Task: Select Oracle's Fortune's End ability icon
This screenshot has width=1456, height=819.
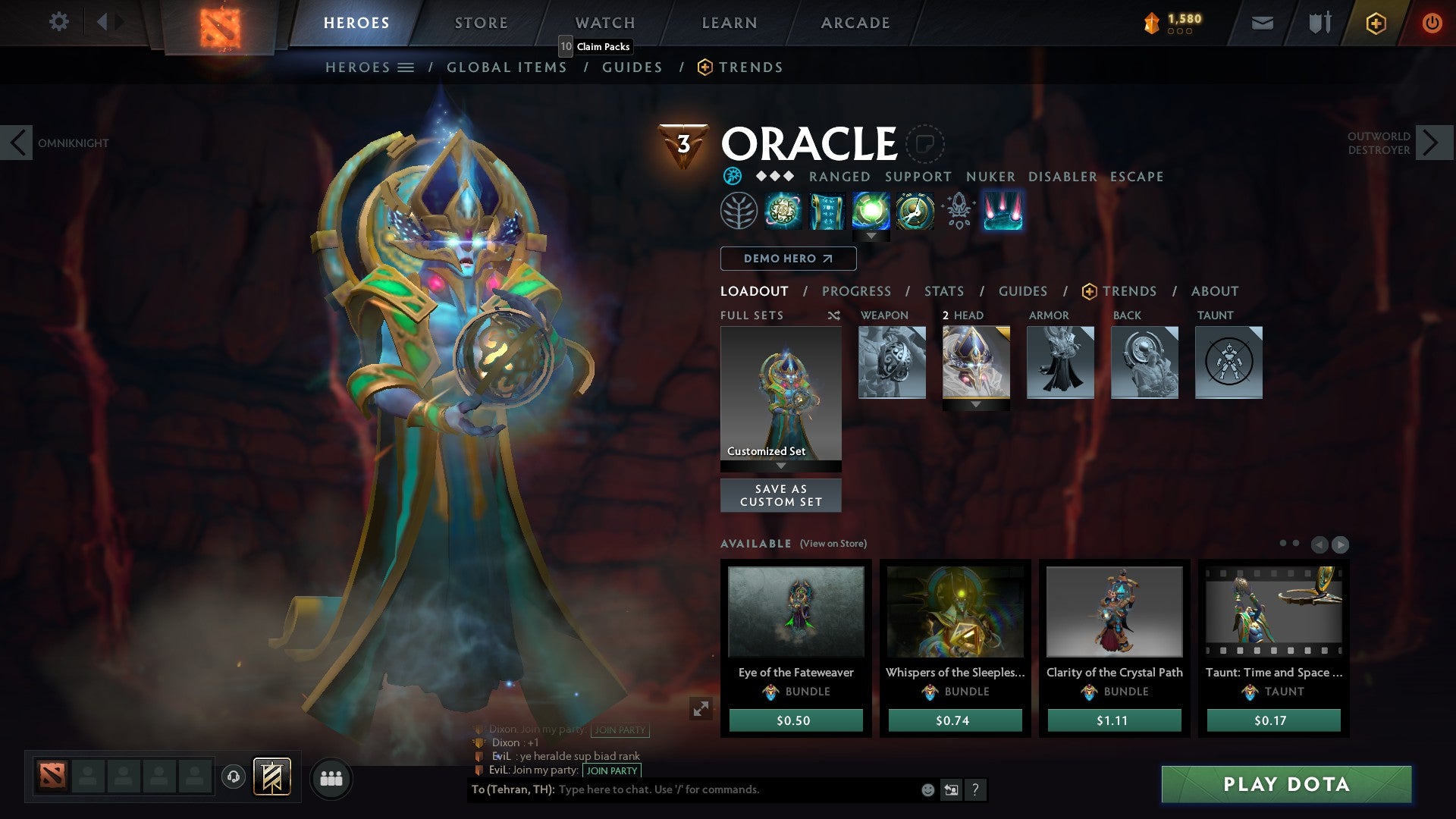Action: [783, 212]
